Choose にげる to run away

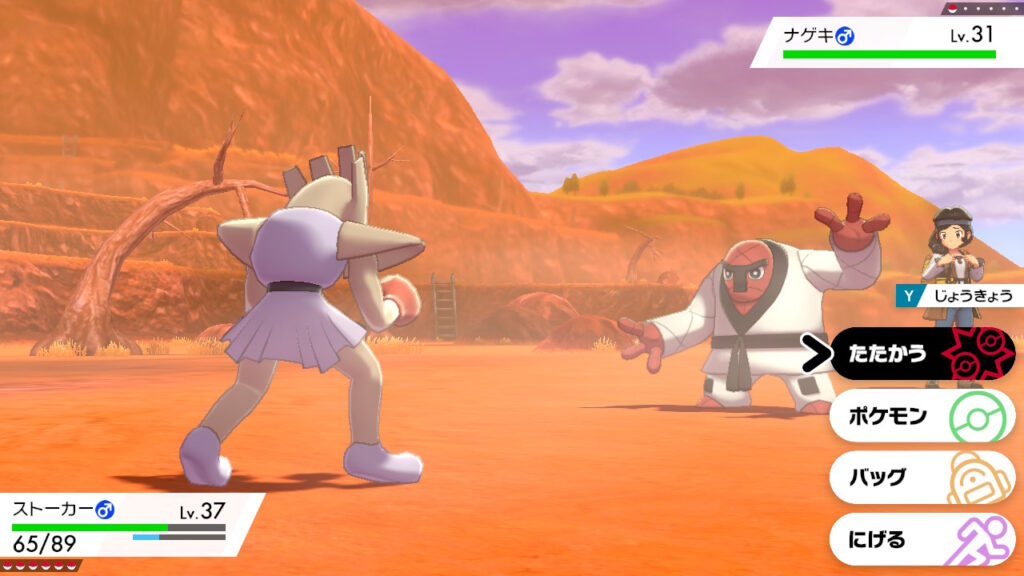920,540
